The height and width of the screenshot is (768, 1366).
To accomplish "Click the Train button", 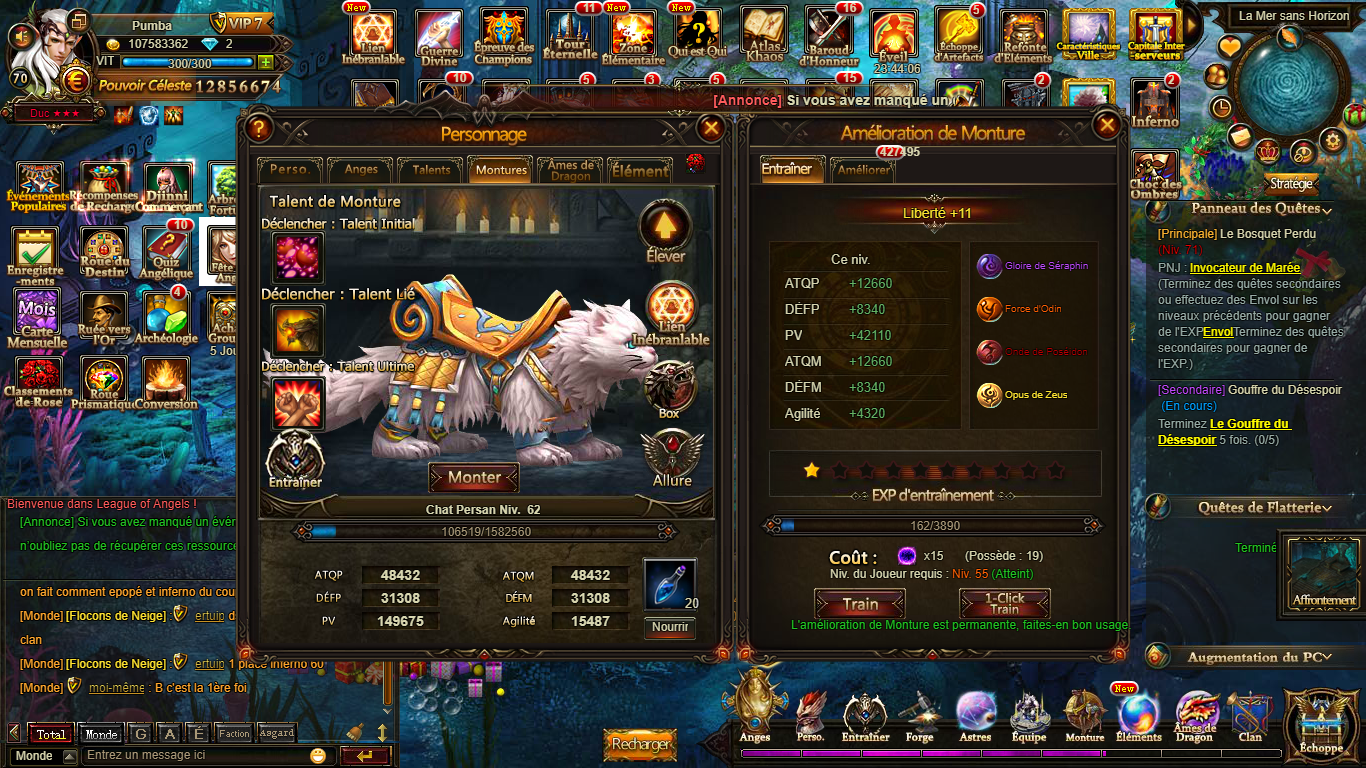I will 860,604.
